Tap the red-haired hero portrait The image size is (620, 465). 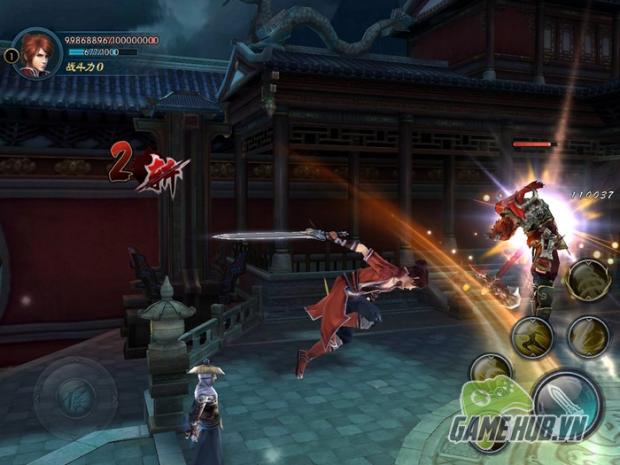pos(37,52)
